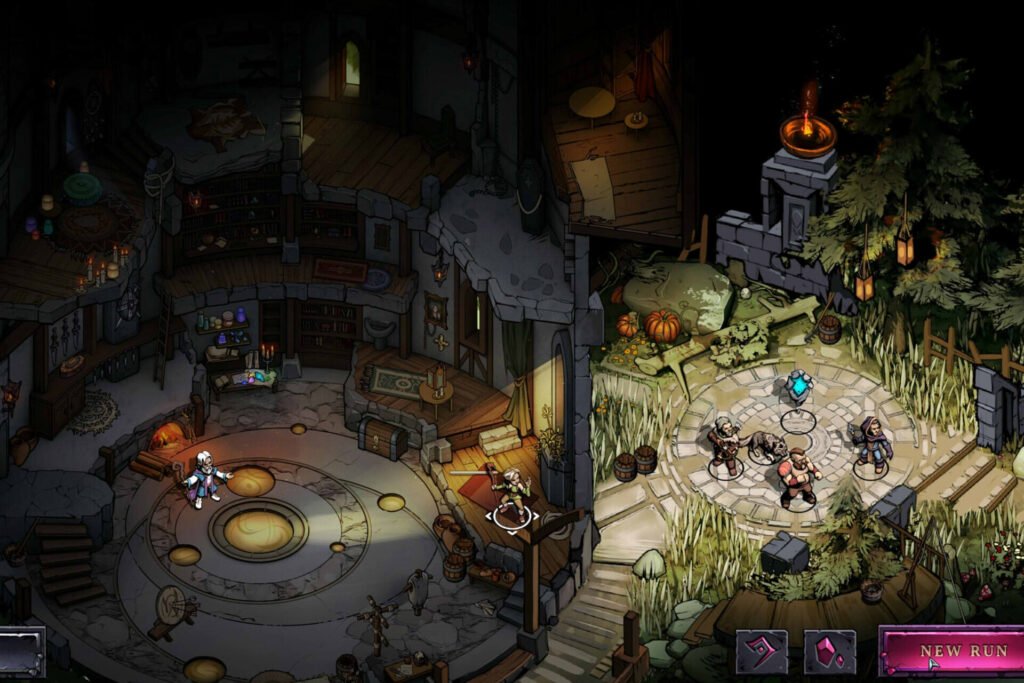Open the pink crystal shards menu
Viewport: 1024px width, 683px height.
(x=830, y=652)
